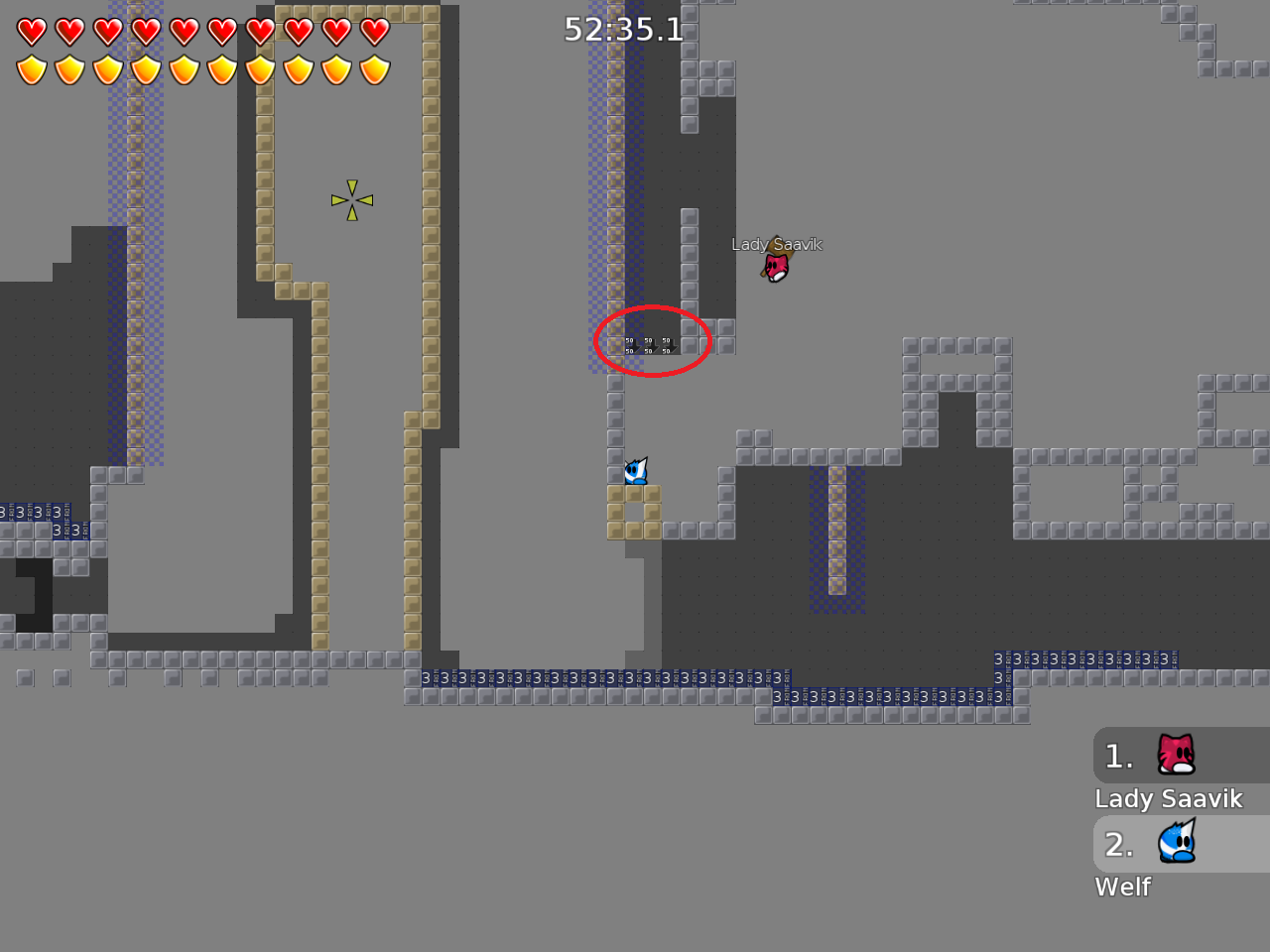Click the Welf name label on the scoreboard
The image size is (1270, 952).
1122,887
